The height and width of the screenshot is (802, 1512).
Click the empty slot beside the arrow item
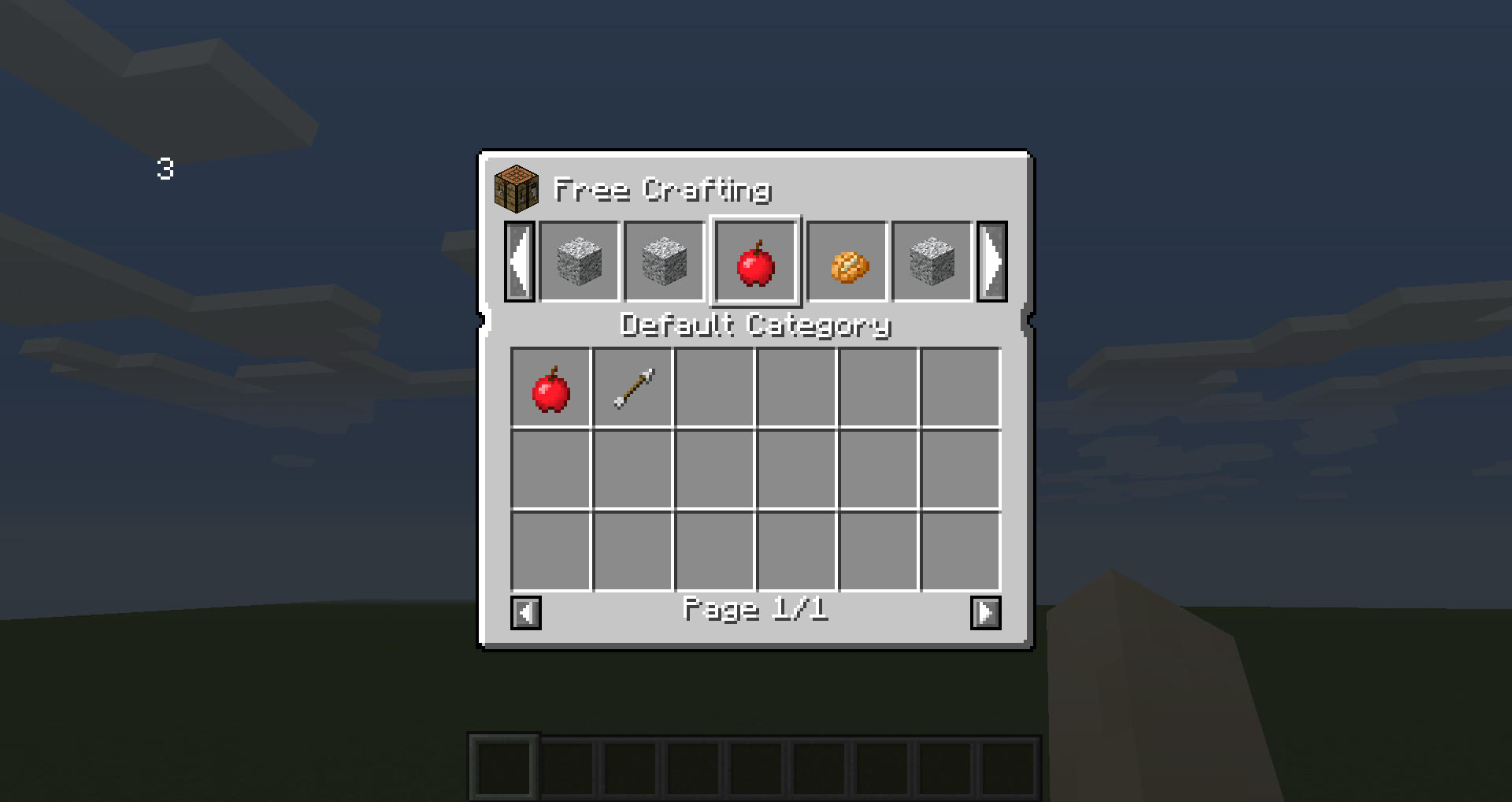[715, 387]
